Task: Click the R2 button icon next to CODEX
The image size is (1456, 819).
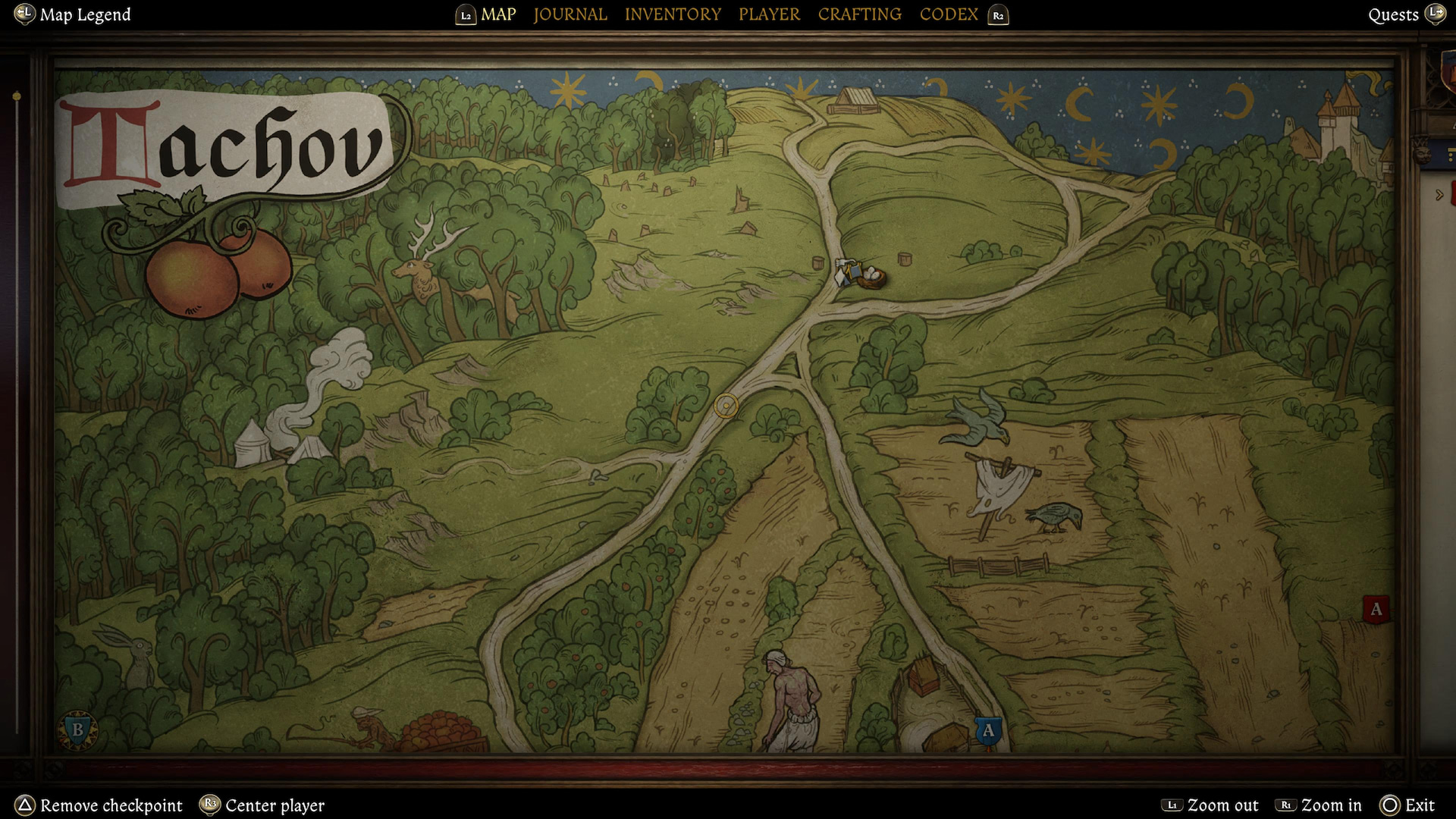Action: (x=999, y=14)
